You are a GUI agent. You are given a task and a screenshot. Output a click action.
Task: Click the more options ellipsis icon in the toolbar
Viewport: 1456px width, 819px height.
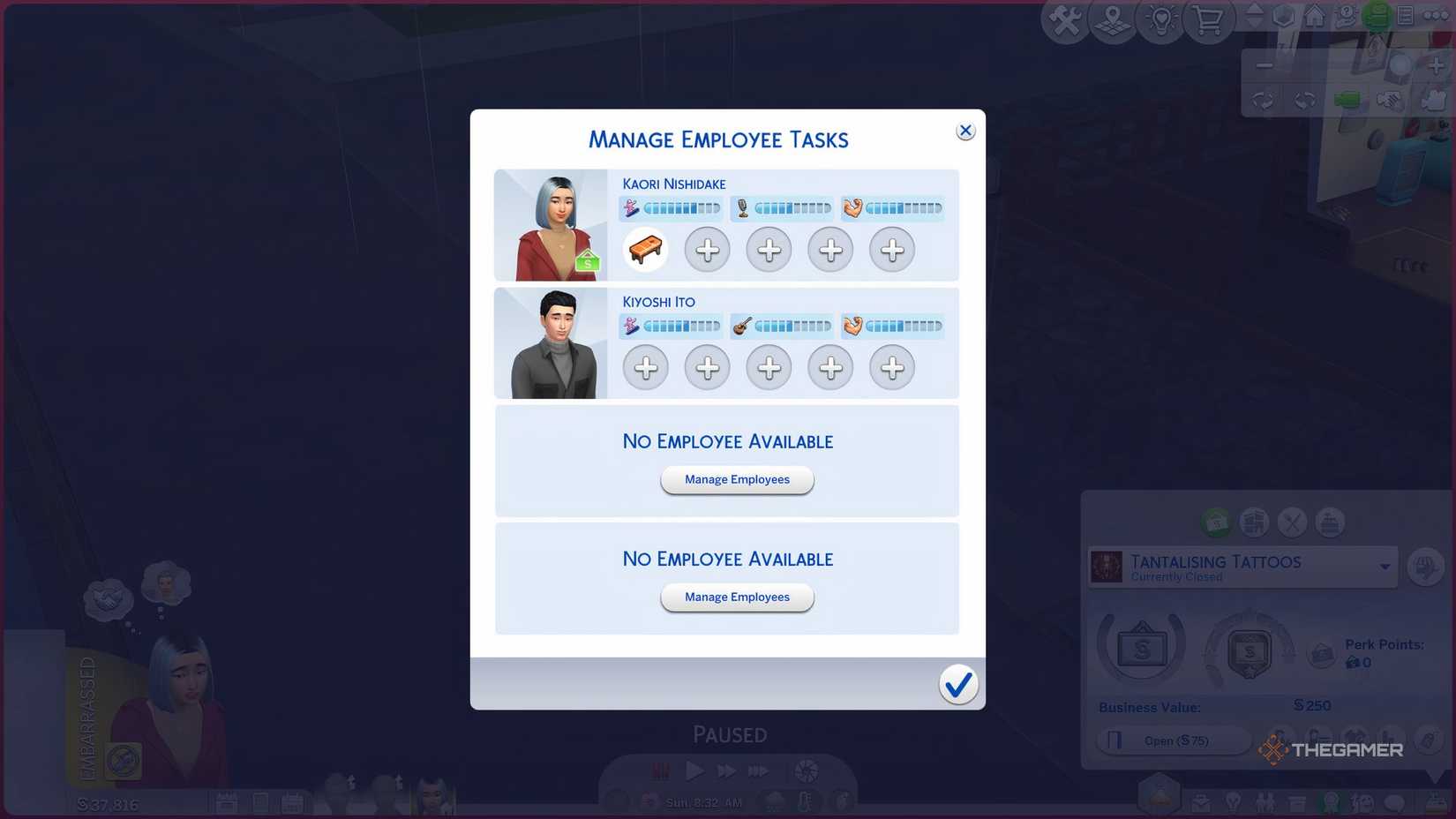point(1435,16)
